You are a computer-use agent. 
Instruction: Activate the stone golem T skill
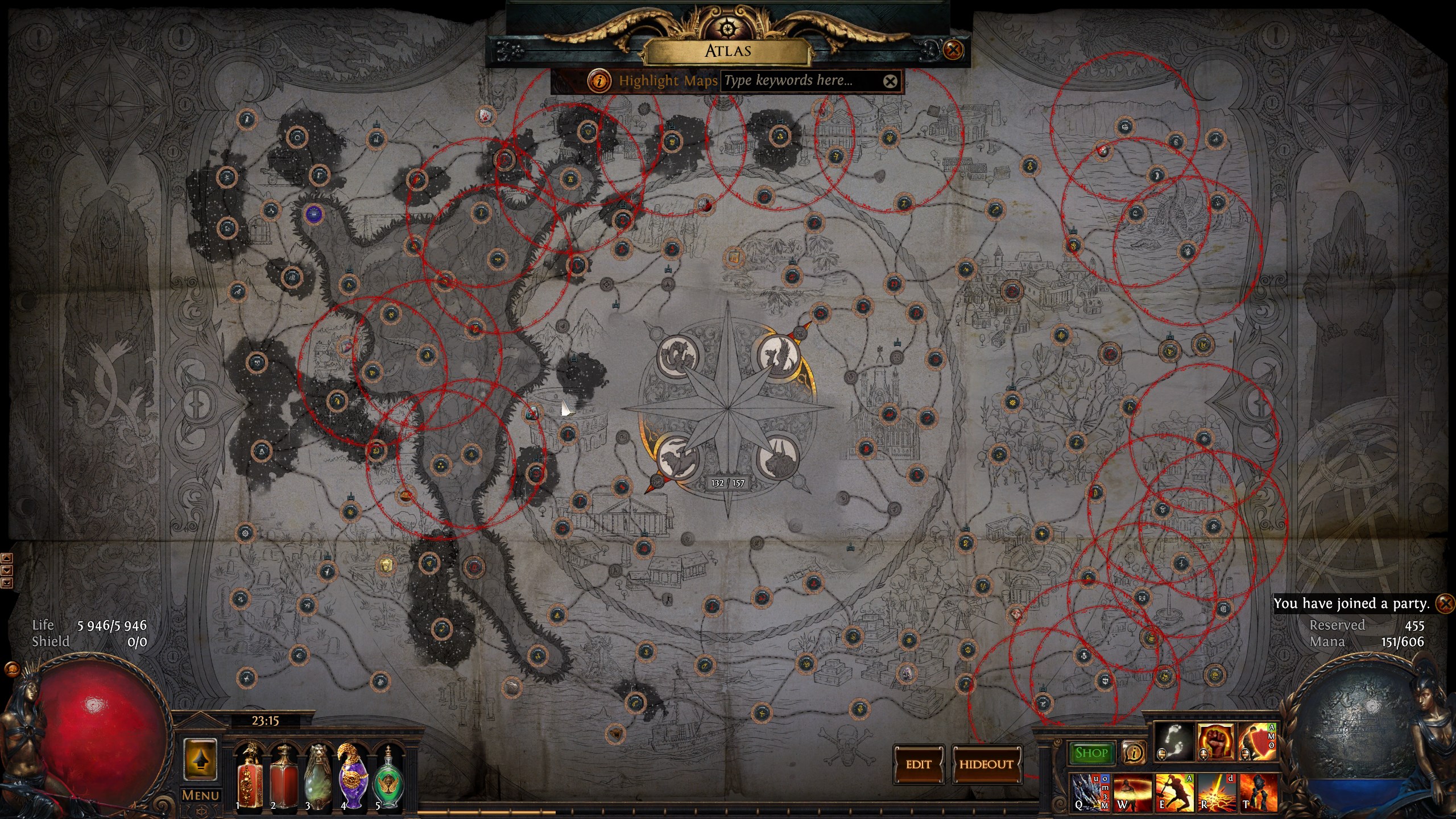[x=1258, y=792]
